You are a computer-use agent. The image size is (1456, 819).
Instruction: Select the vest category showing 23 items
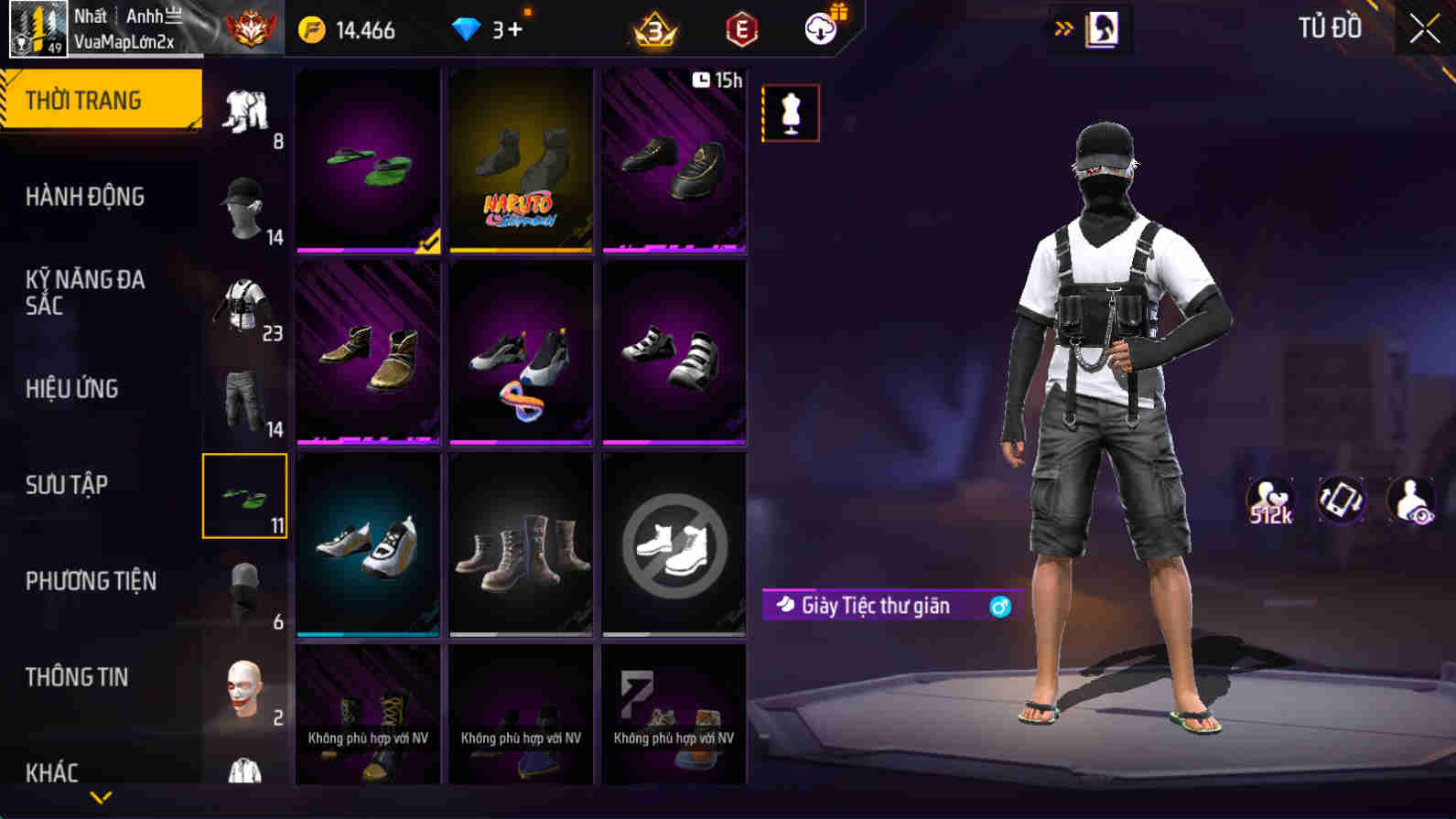[244, 302]
